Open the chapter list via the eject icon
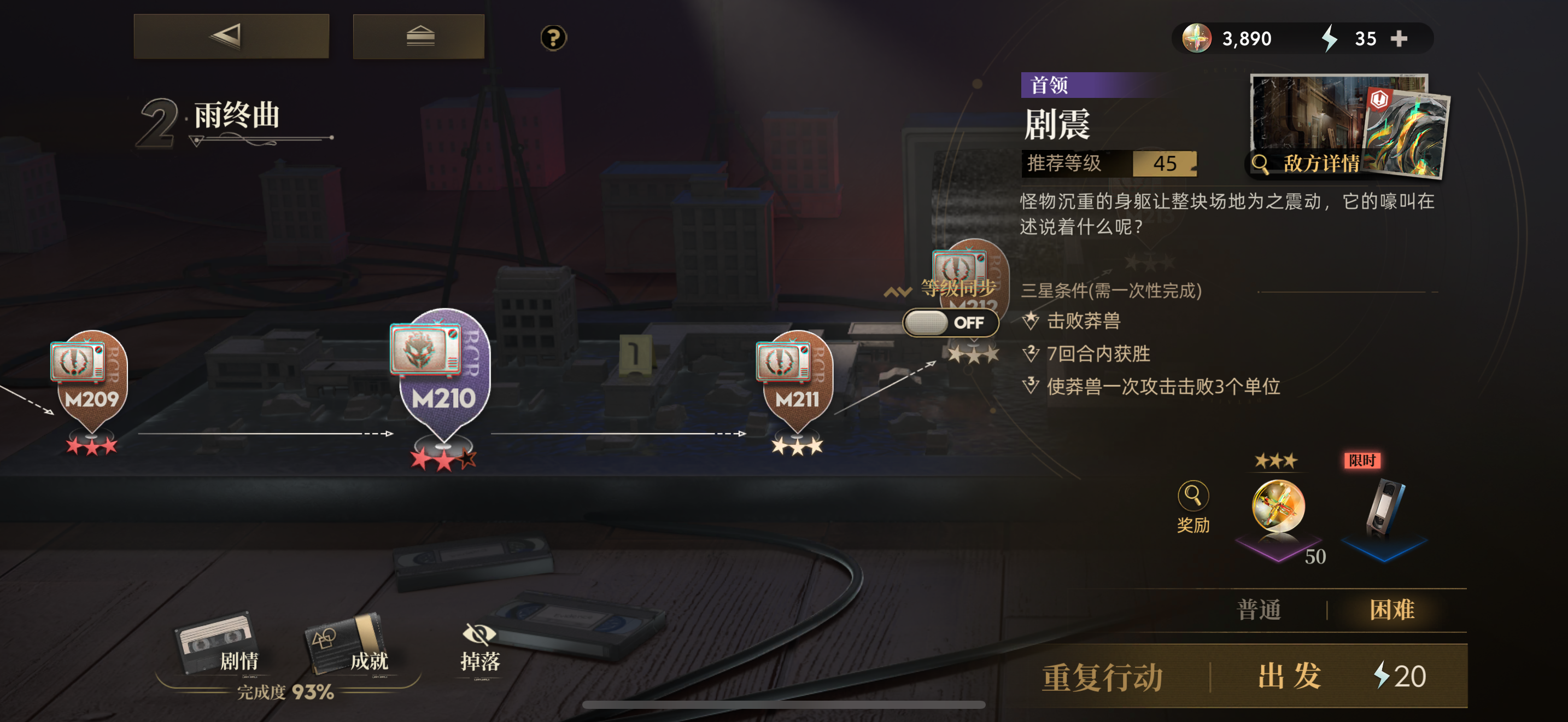1568x722 pixels. point(418,36)
